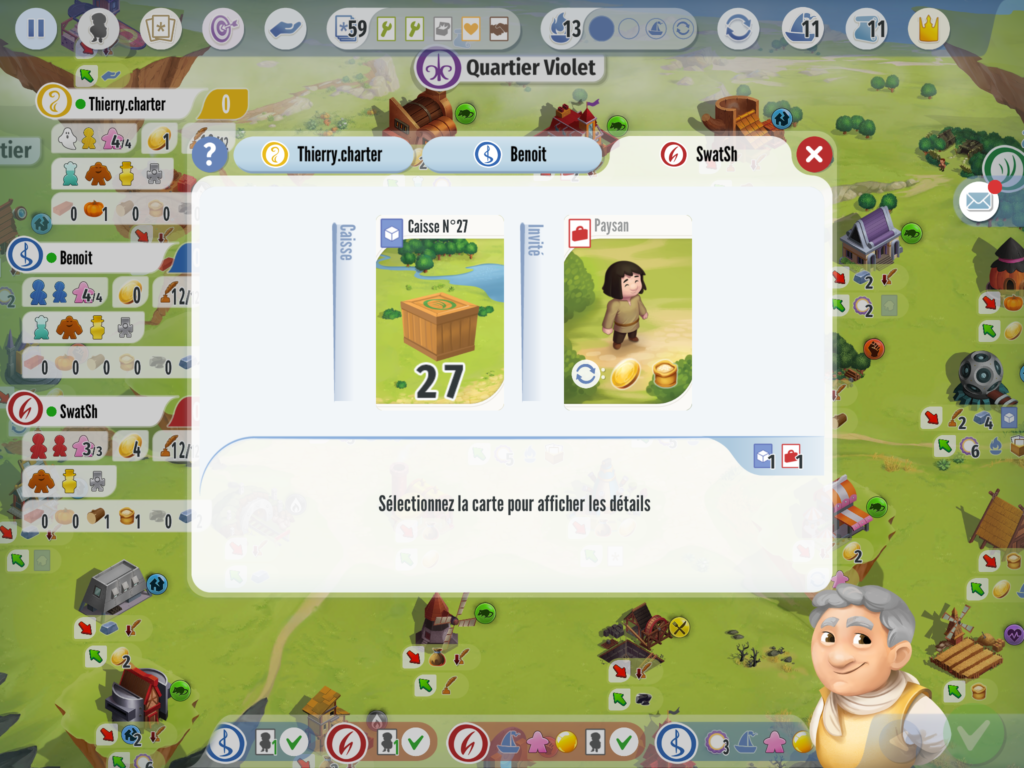The width and height of the screenshot is (1024, 768).
Task: Open the mail envelope notification
Action: [979, 201]
